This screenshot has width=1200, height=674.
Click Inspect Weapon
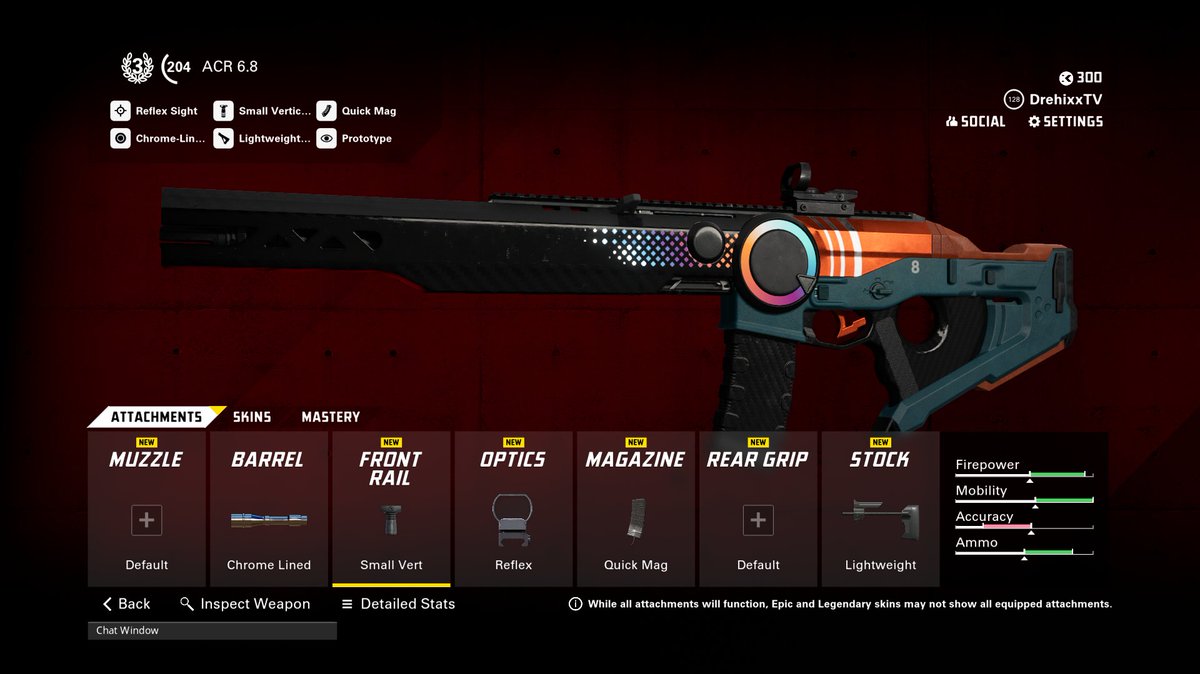[245, 604]
